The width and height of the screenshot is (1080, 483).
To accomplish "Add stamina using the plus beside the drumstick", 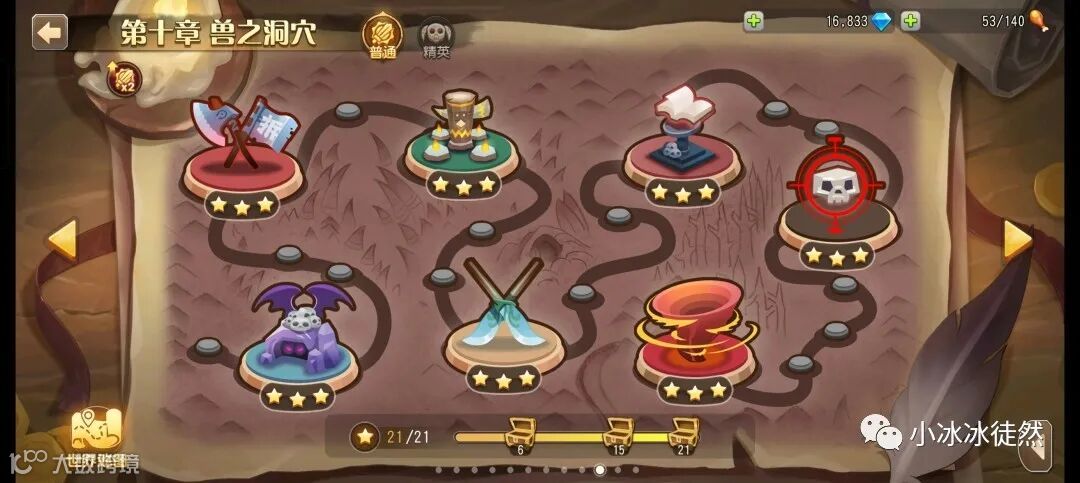I will [910, 20].
